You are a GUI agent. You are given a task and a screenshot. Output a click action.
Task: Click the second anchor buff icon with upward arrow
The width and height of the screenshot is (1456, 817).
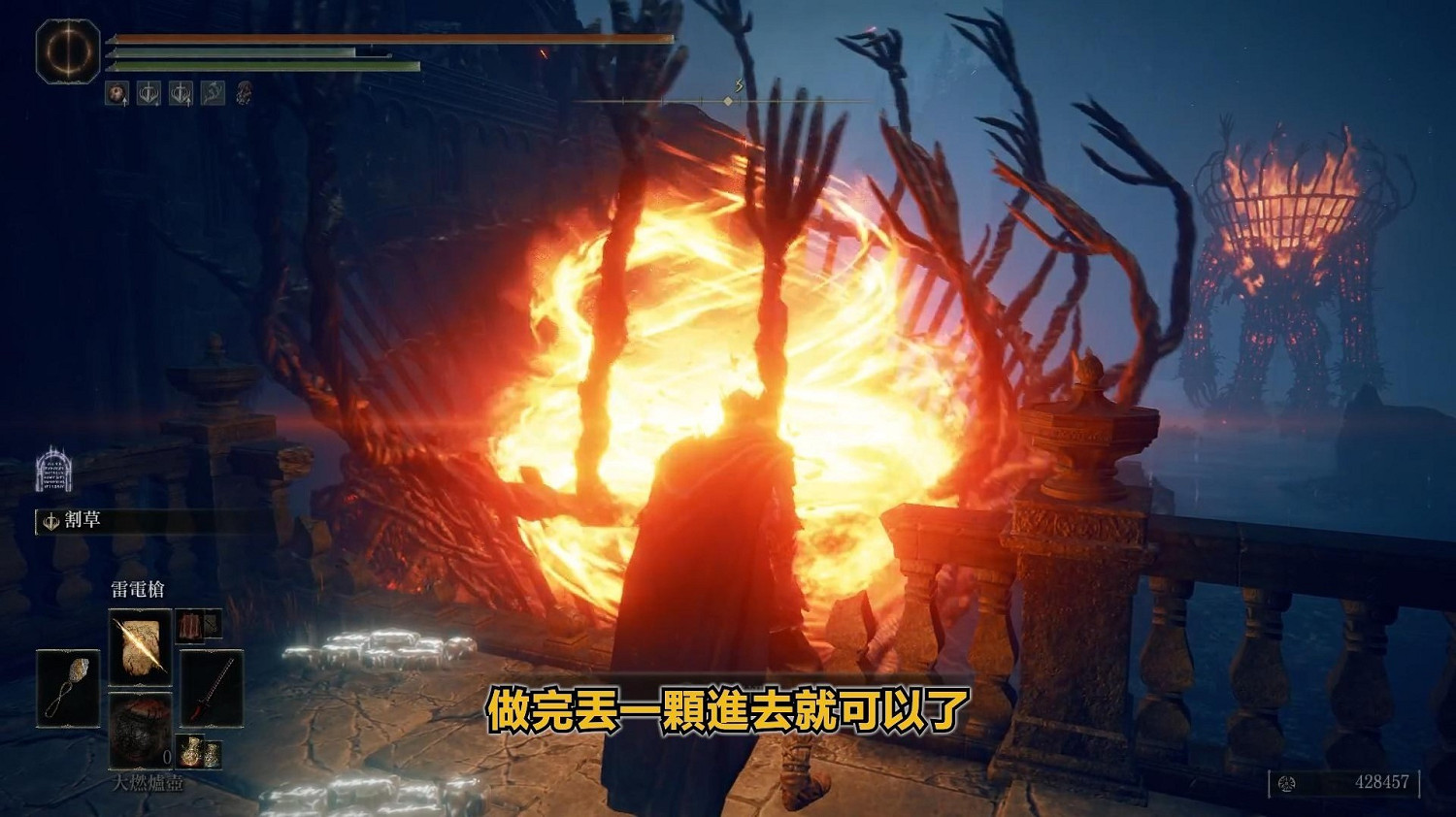tap(181, 92)
